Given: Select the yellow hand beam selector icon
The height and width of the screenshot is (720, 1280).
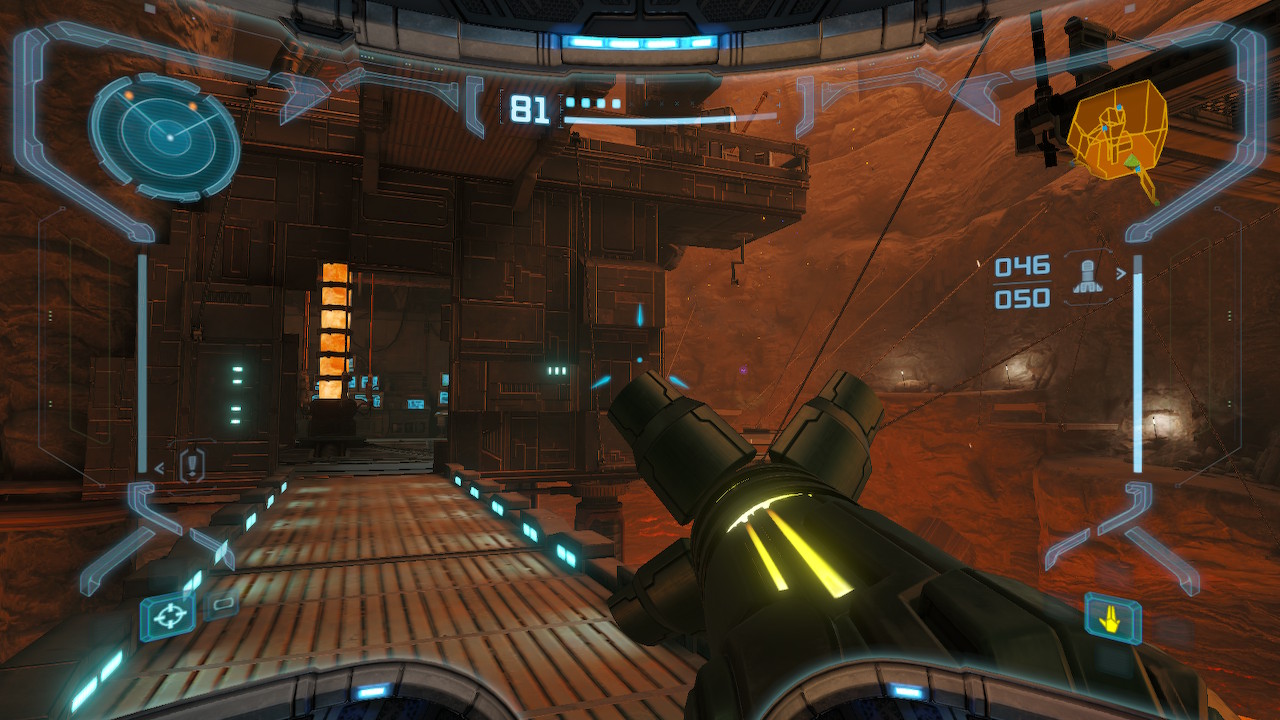Looking at the screenshot, I should tap(1111, 620).
